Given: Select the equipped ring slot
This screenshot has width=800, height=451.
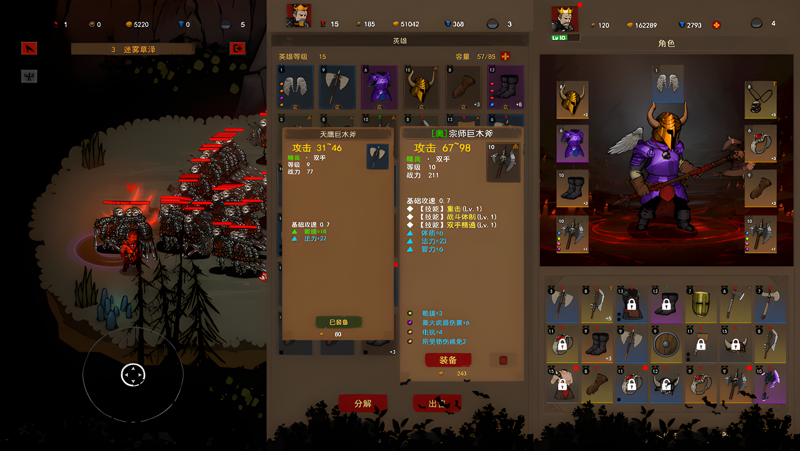Looking at the screenshot, I should [760, 145].
